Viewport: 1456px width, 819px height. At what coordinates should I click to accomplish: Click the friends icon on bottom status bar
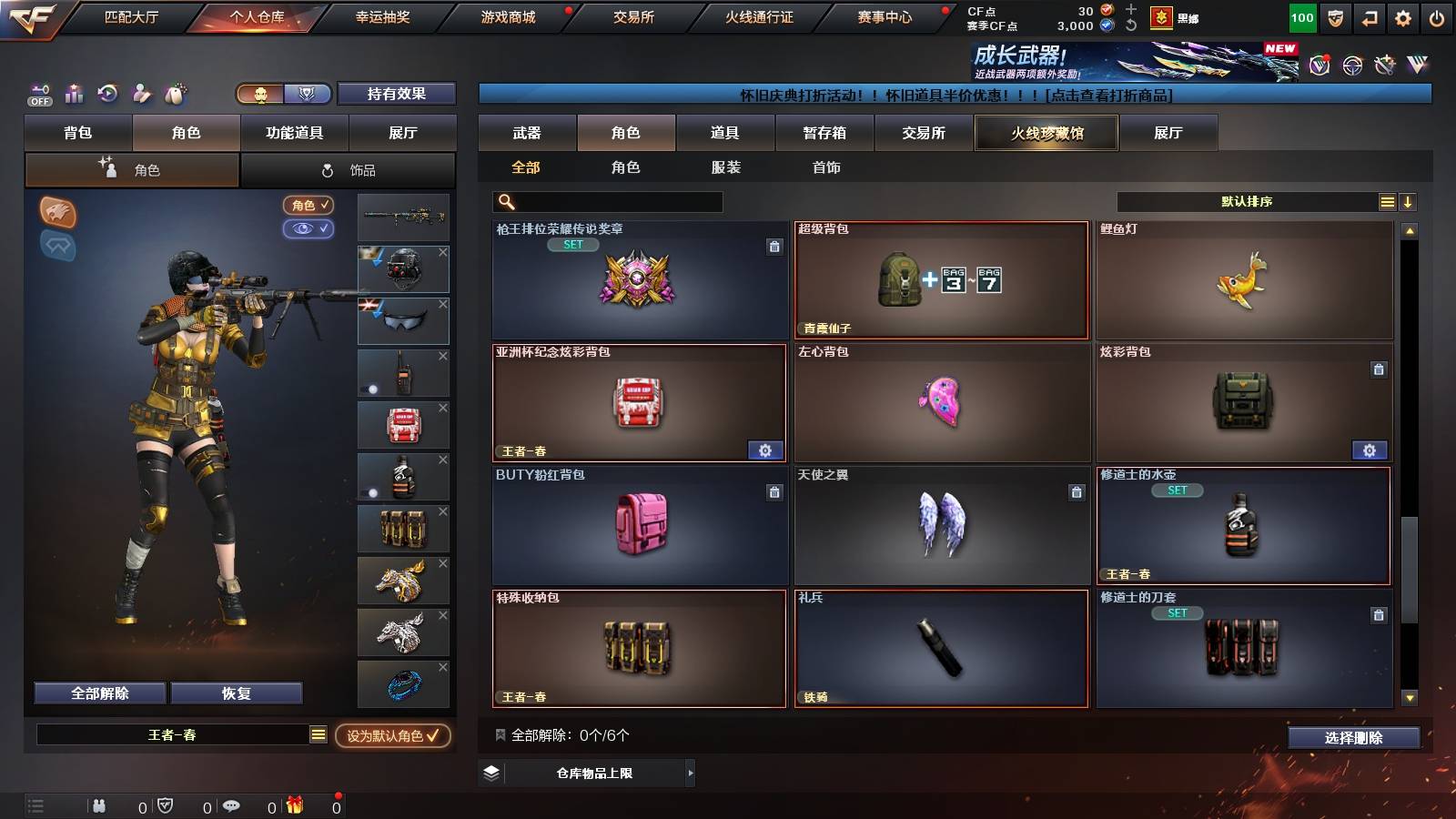click(100, 804)
